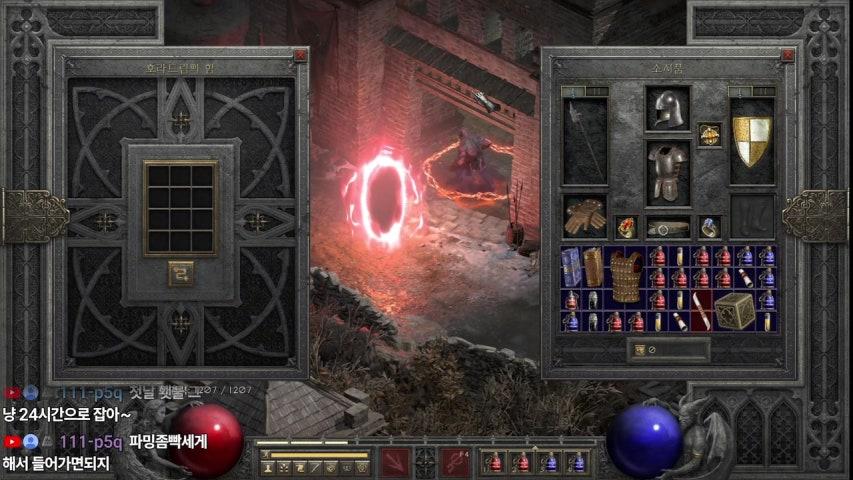Select the equipped body armor slot

click(x=666, y=171)
